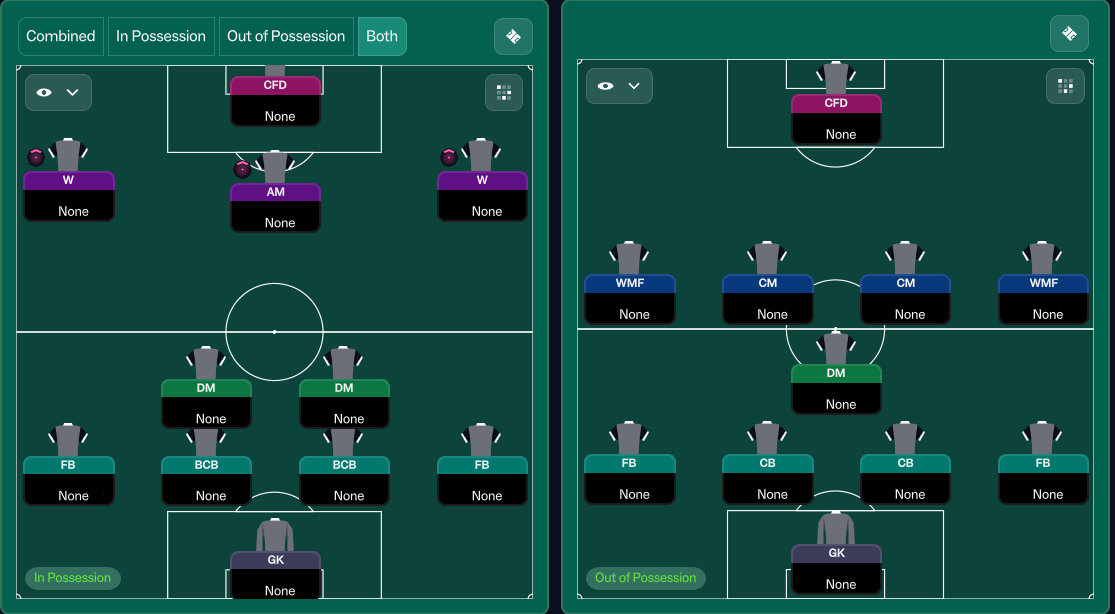Viewport: 1115px width, 614px height.
Task: Choose the Both view tab
Action: (x=382, y=36)
